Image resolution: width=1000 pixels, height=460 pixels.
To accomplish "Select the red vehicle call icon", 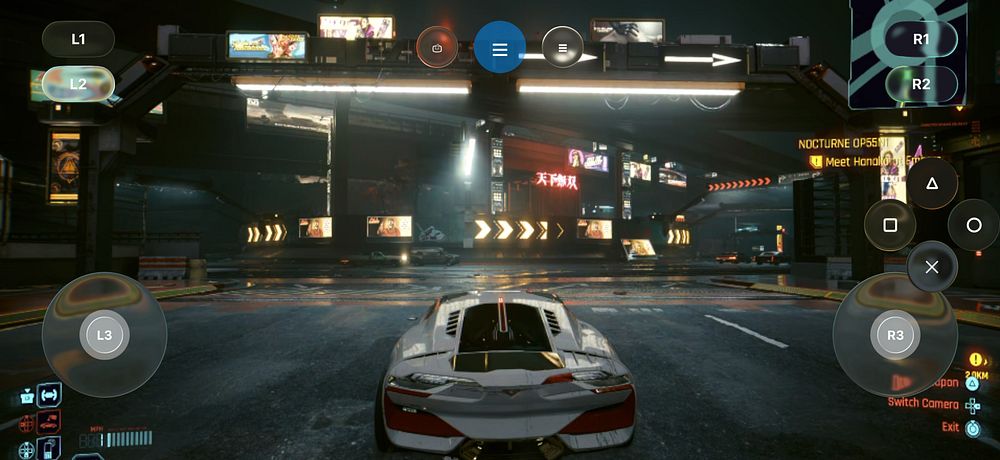I will [x=47, y=422].
